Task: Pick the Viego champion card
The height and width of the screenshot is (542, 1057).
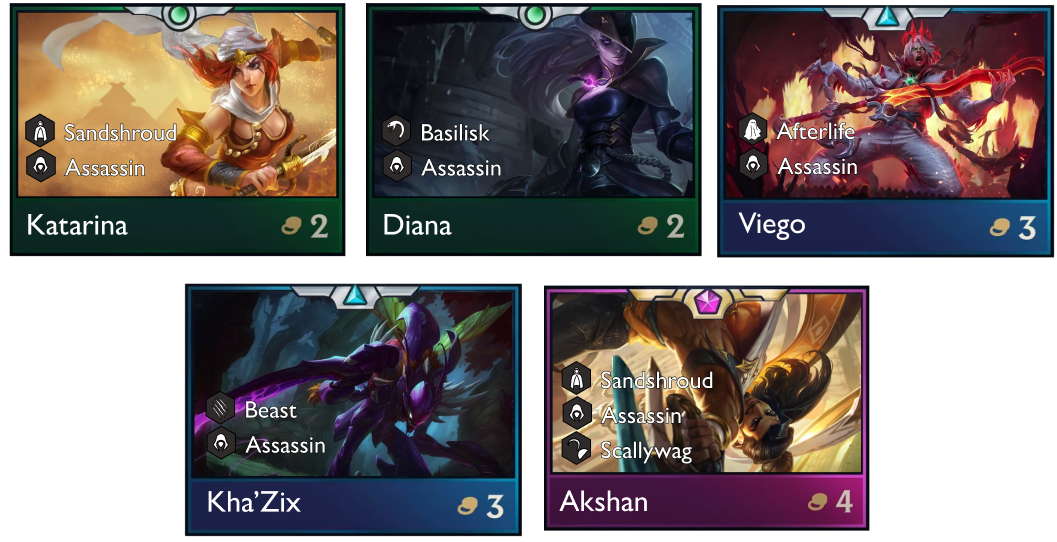Action: tap(888, 130)
